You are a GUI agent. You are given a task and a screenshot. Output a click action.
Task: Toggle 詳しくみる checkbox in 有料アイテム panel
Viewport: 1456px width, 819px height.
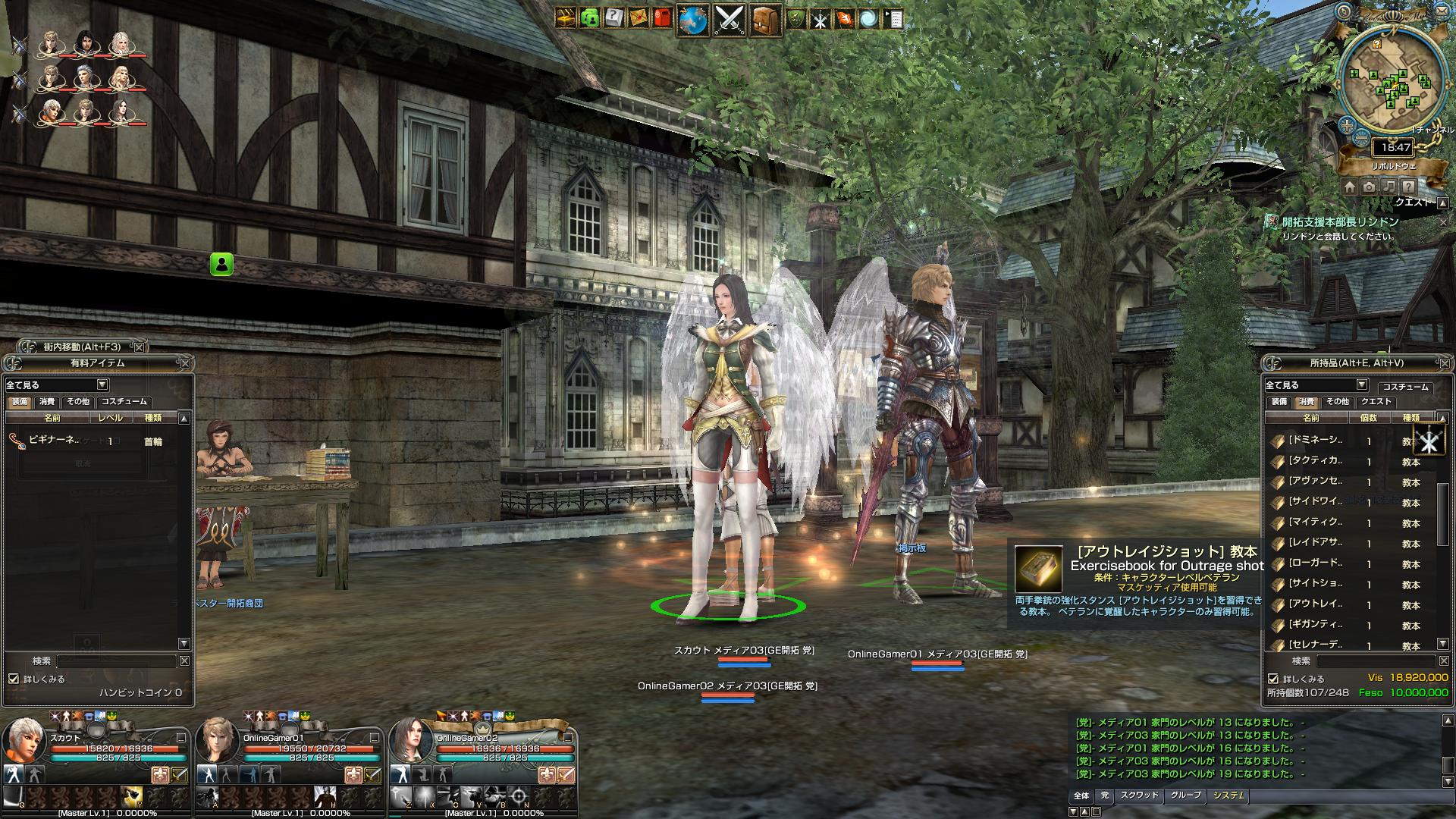[x=13, y=679]
